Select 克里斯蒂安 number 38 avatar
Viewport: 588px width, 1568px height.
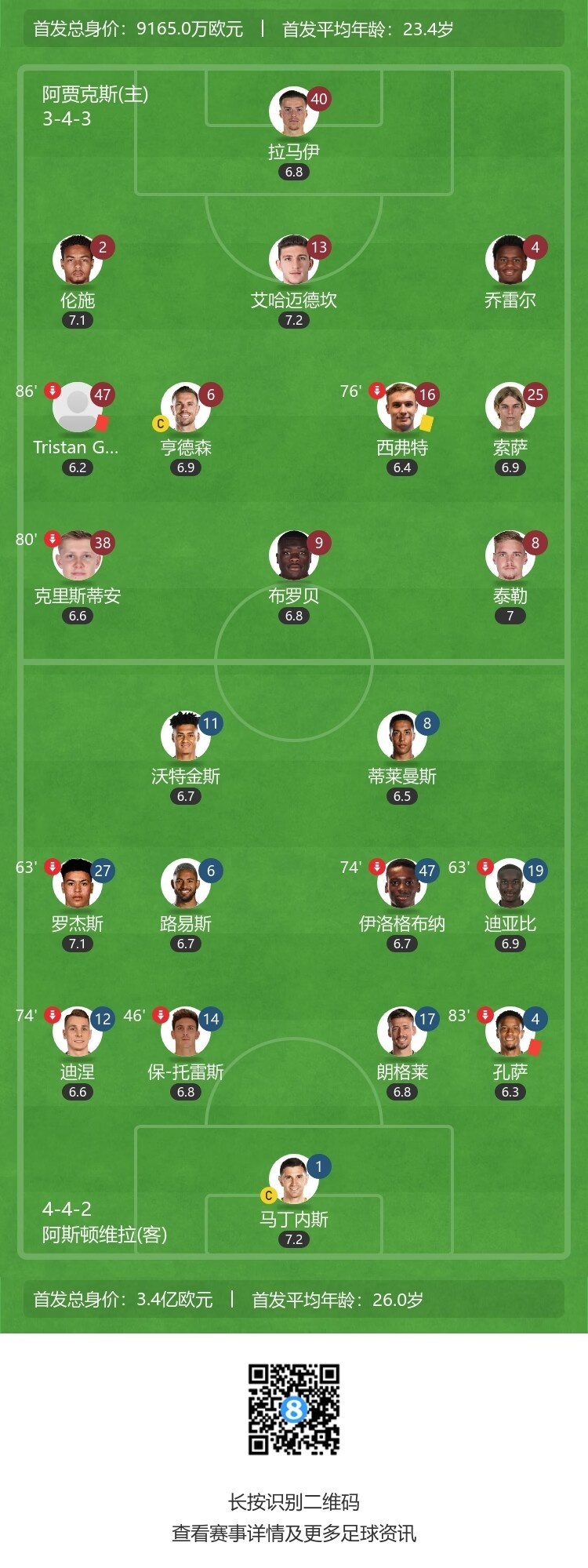pyautogui.click(x=77, y=556)
